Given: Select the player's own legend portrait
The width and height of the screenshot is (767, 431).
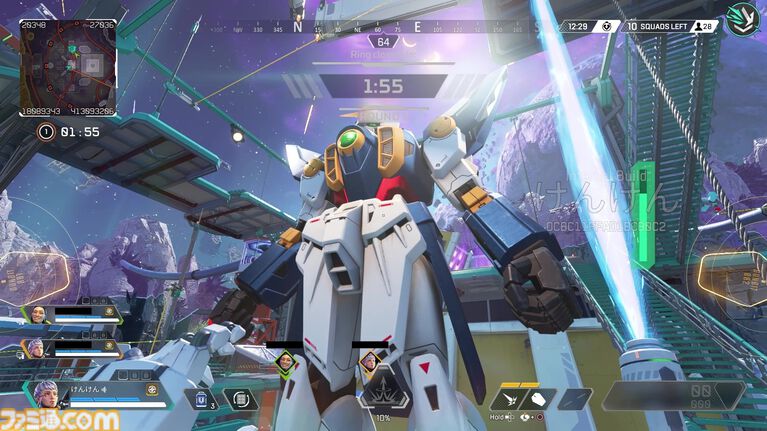Looking at the screenshot, I should [47, 393].
